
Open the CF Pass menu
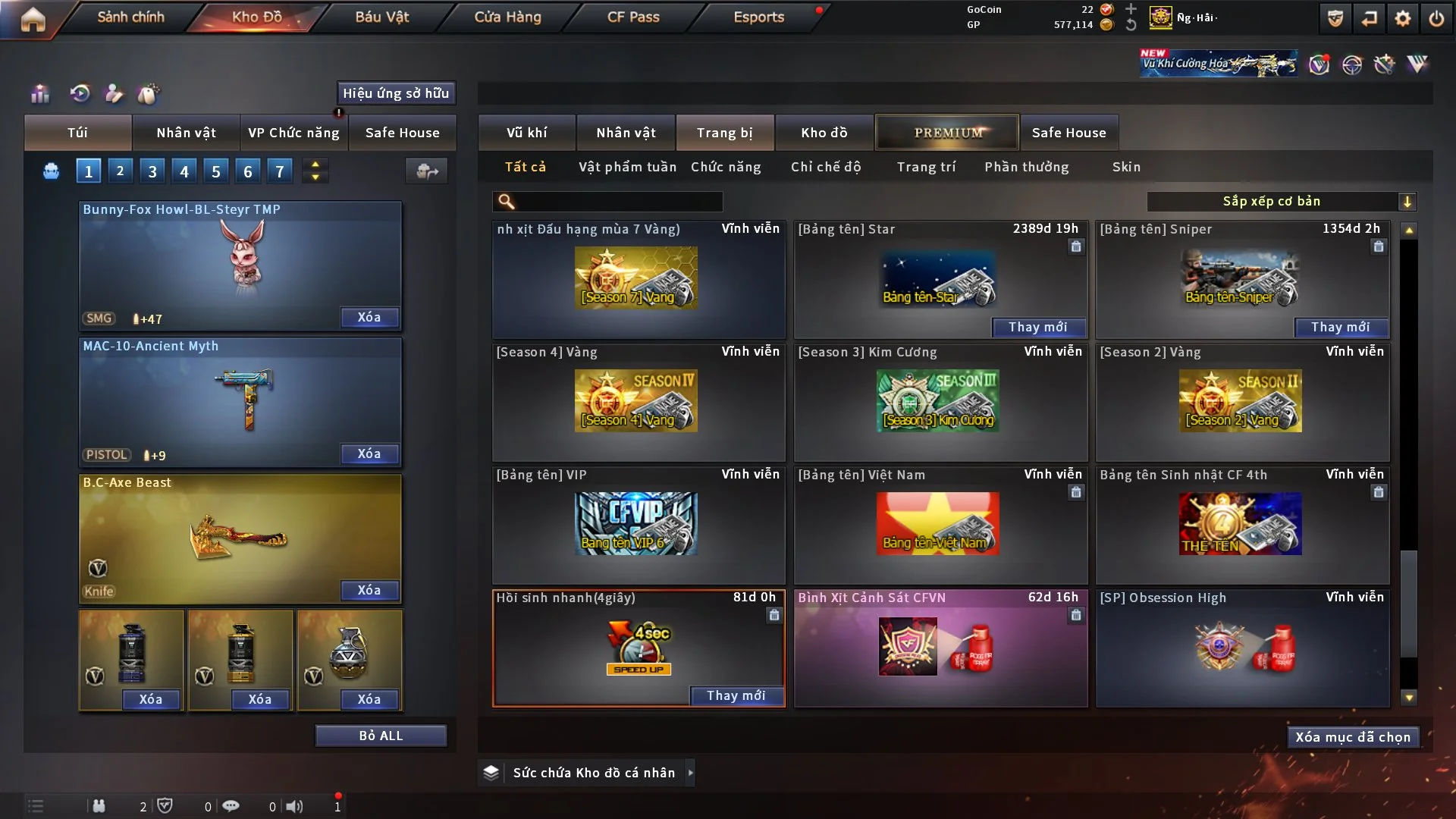tap(633, 17)
